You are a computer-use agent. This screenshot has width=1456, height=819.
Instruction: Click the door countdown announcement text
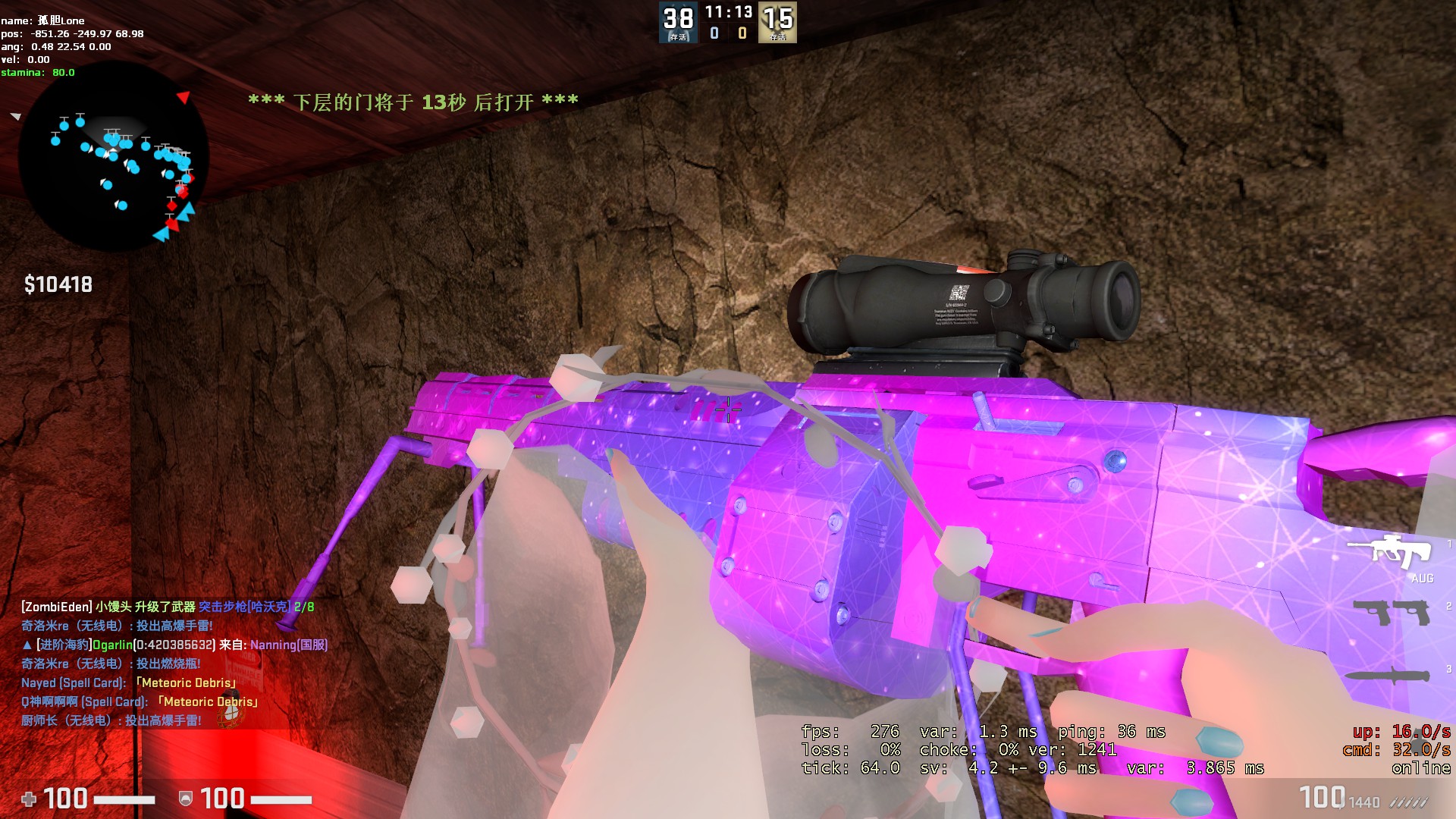click(413, 100)
